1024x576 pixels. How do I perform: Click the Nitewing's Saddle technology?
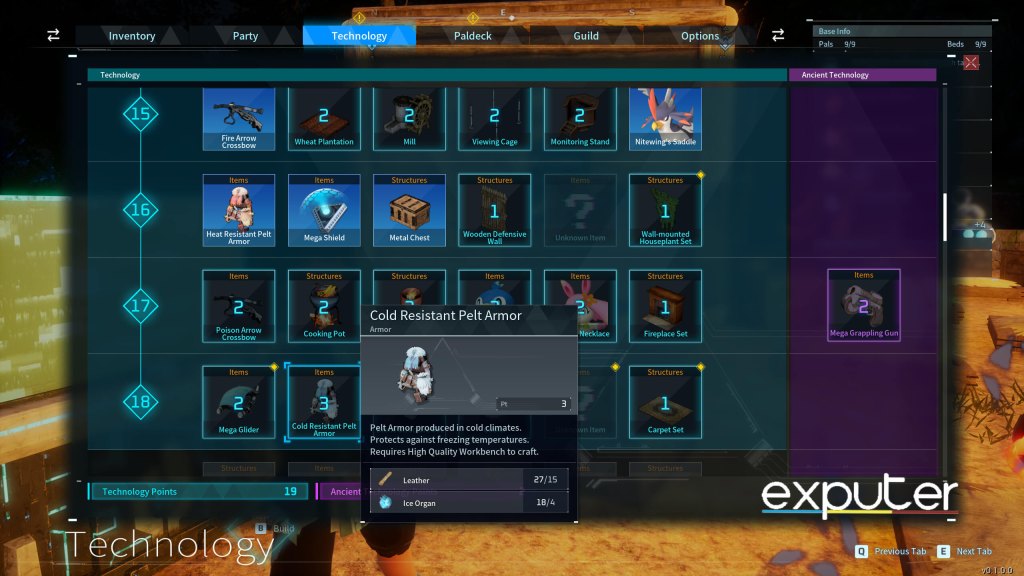point(665,118)
